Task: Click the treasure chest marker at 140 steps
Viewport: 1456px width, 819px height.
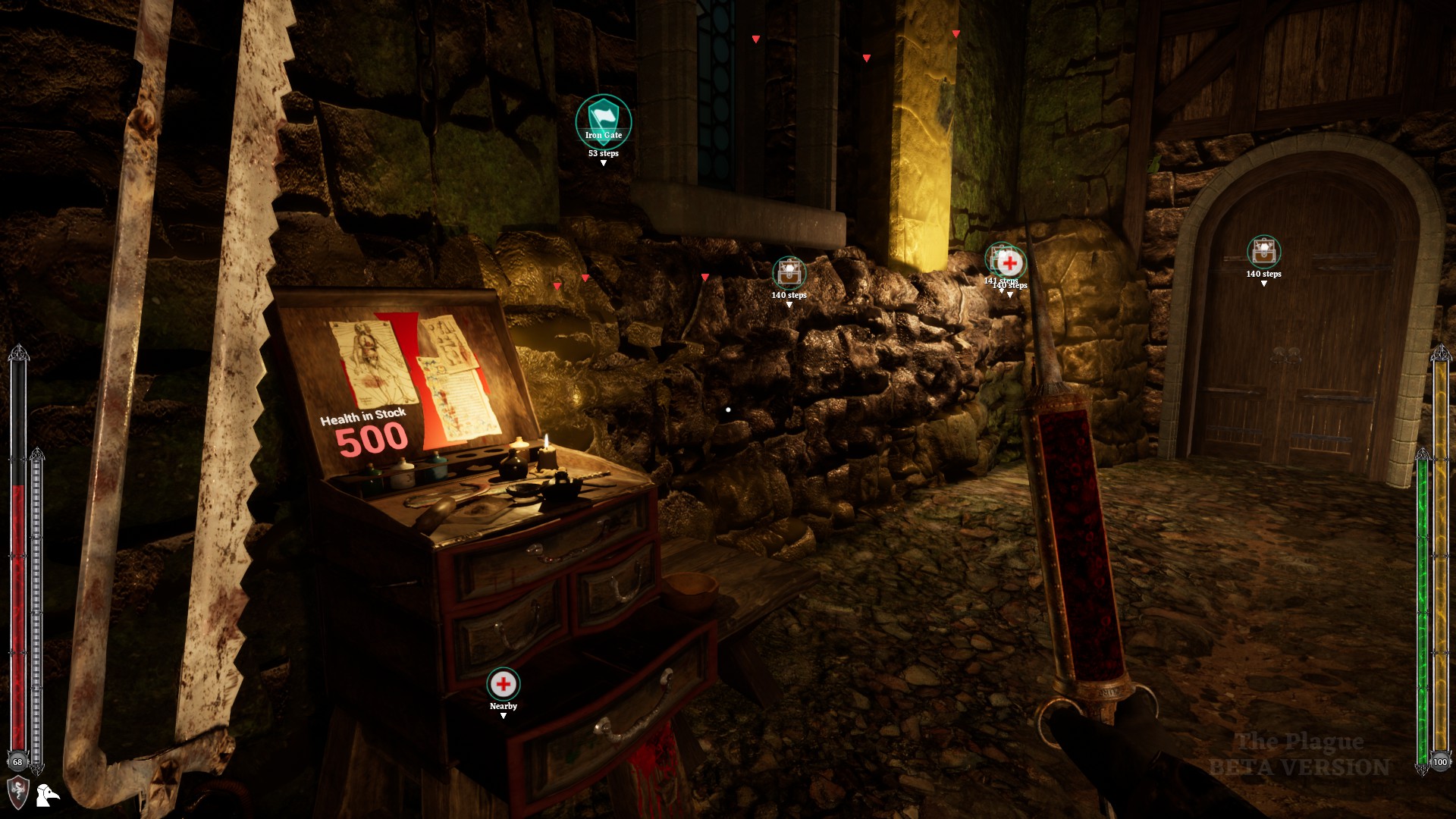Action: coord(789,273)
